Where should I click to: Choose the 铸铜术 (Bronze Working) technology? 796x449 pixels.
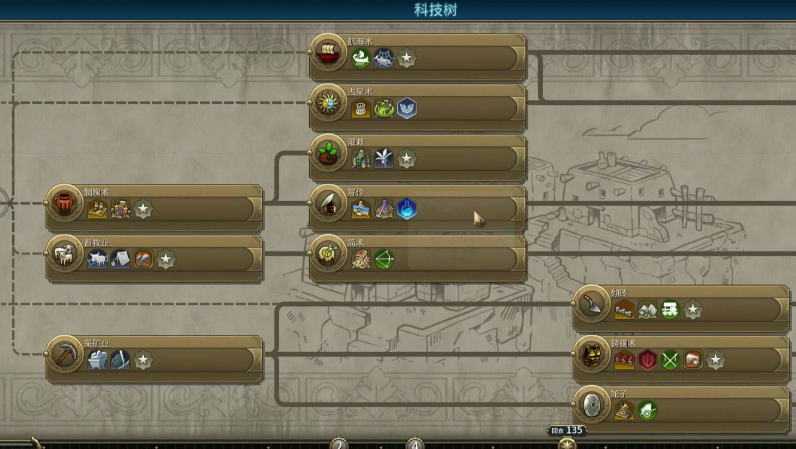681,358
